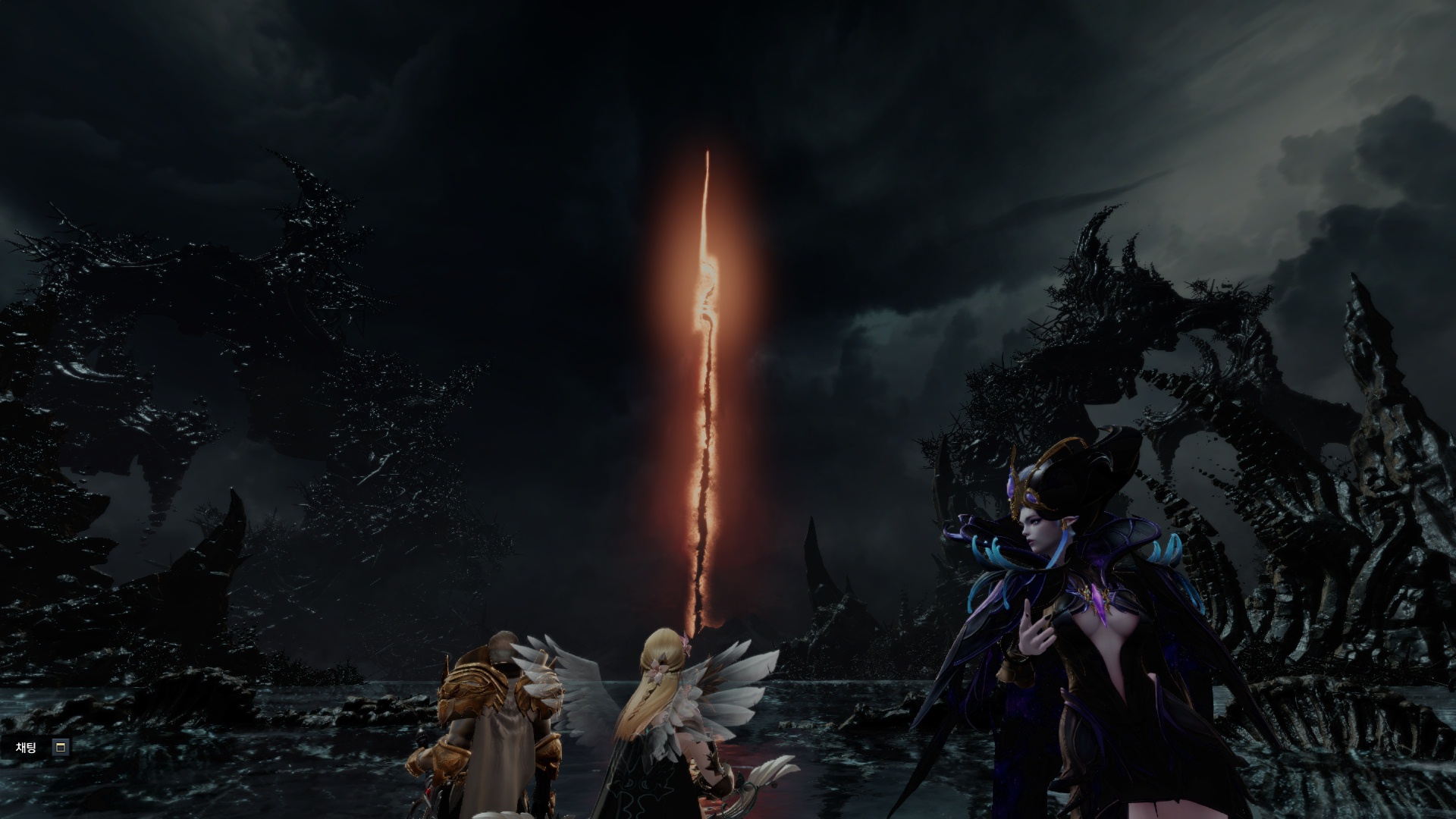This screenshot has width=1456, height=819.
Task: Select the 채팅 chat label
Action: [x=27, y=748]
